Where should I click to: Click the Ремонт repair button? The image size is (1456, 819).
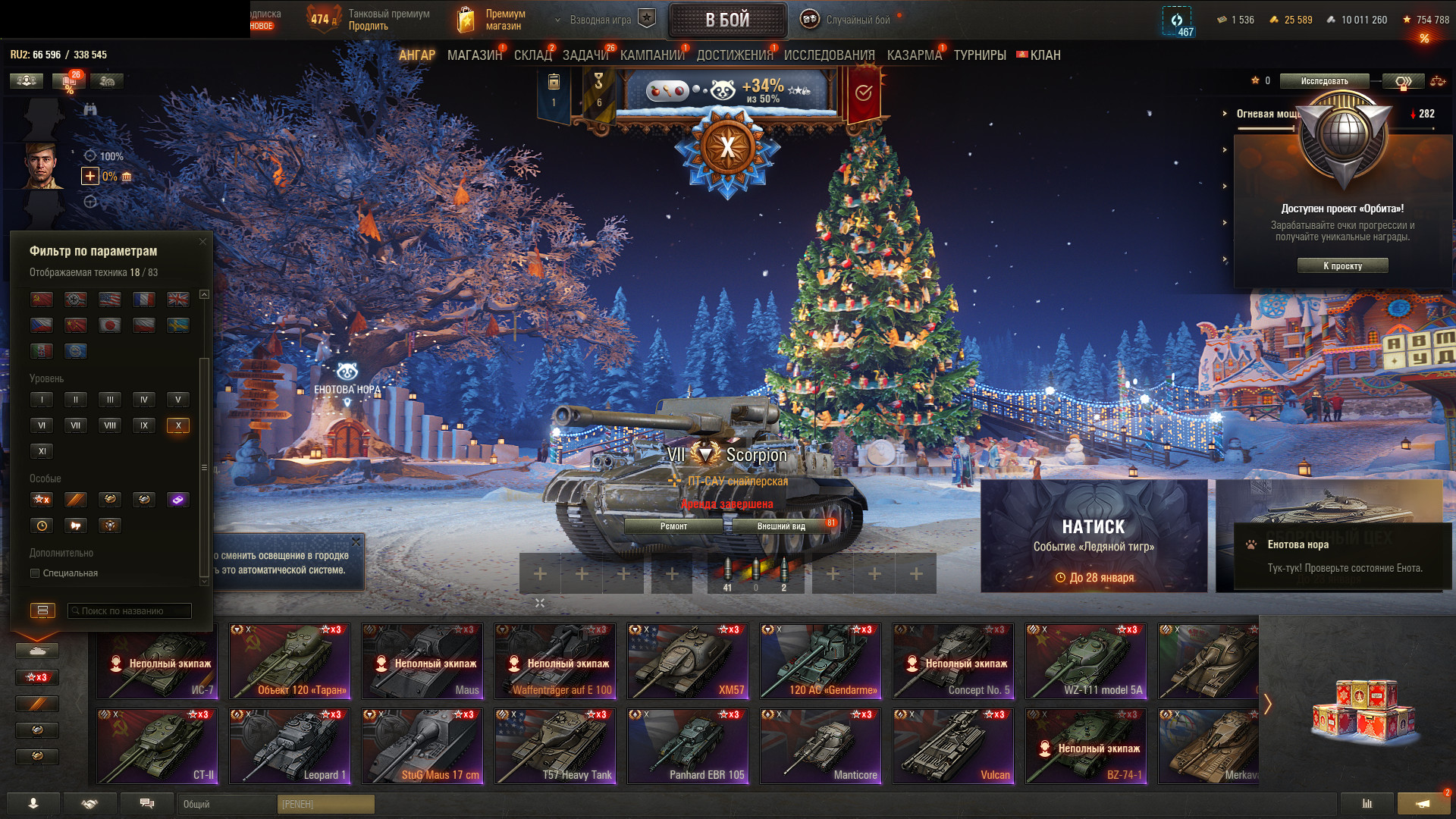(x=673, y=526)
